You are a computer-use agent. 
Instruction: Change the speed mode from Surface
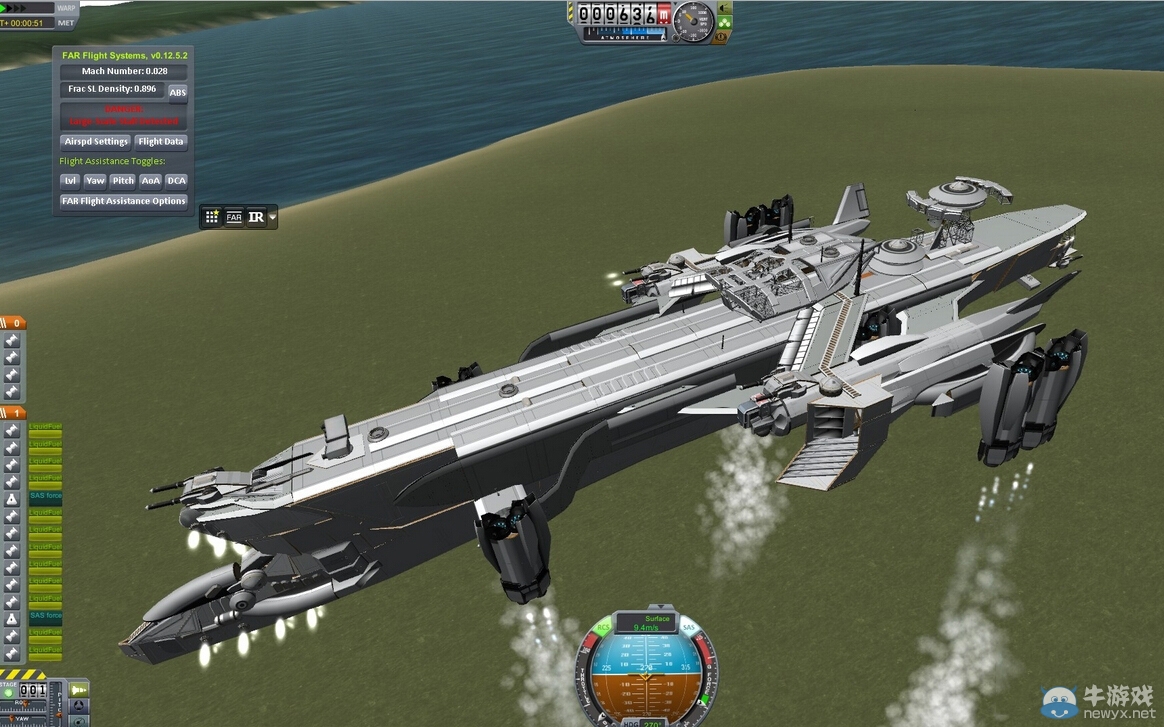point(657,619)
